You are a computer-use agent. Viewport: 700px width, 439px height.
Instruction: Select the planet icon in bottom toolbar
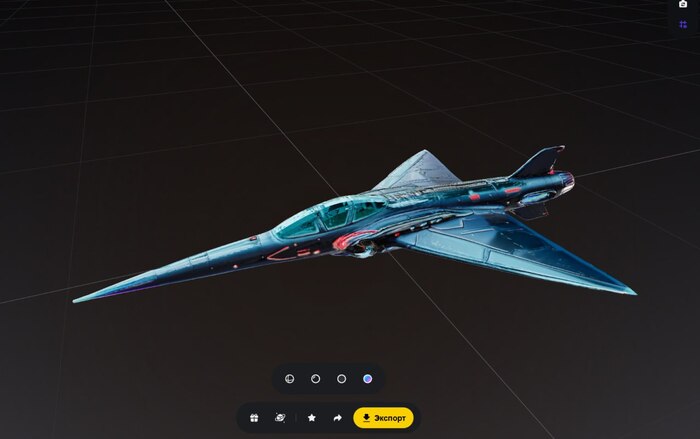[280, 417]
